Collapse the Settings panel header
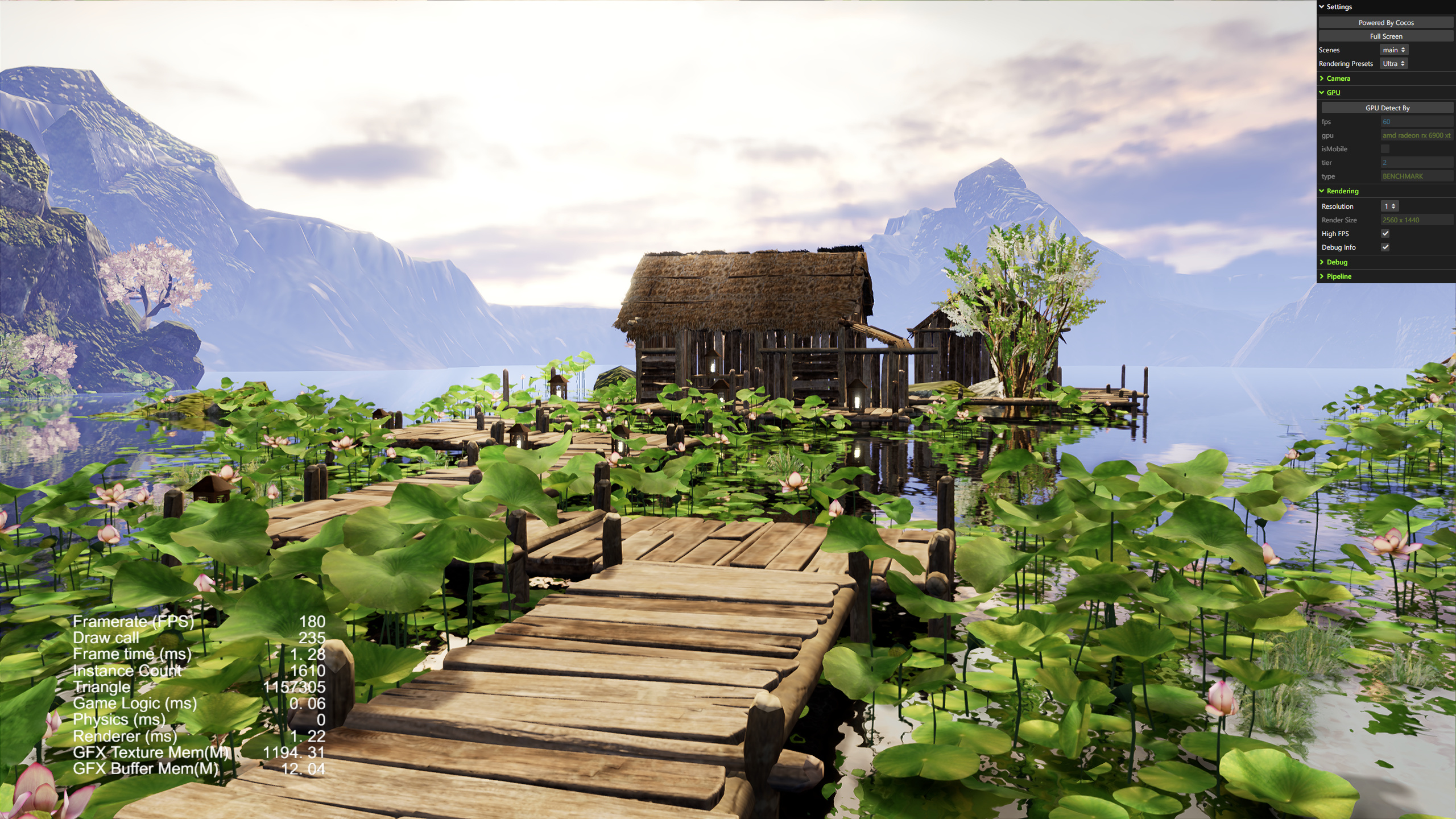The image size is (1456, 819). (1339, 7)
